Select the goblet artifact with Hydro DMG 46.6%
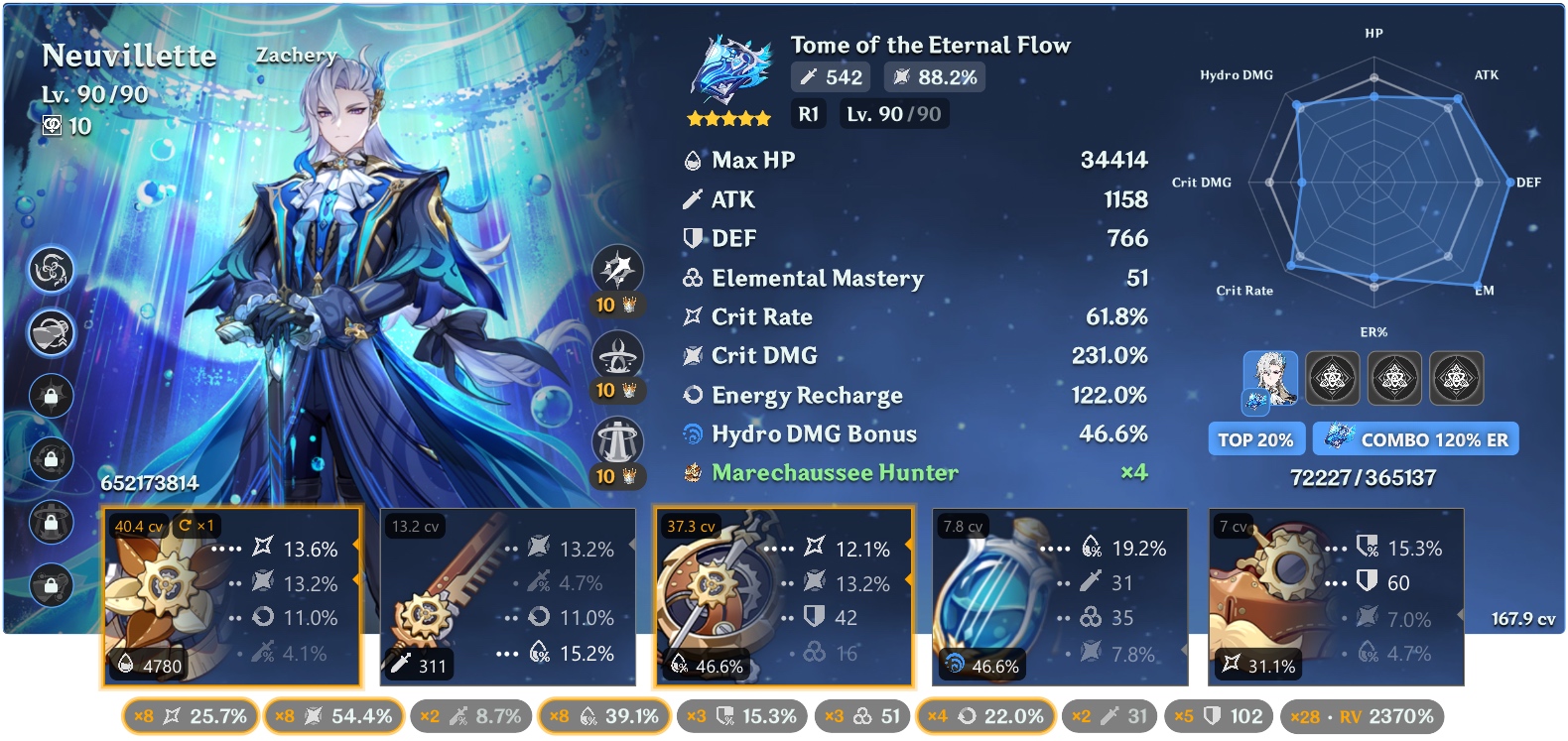 click(x=1059, y=597)
